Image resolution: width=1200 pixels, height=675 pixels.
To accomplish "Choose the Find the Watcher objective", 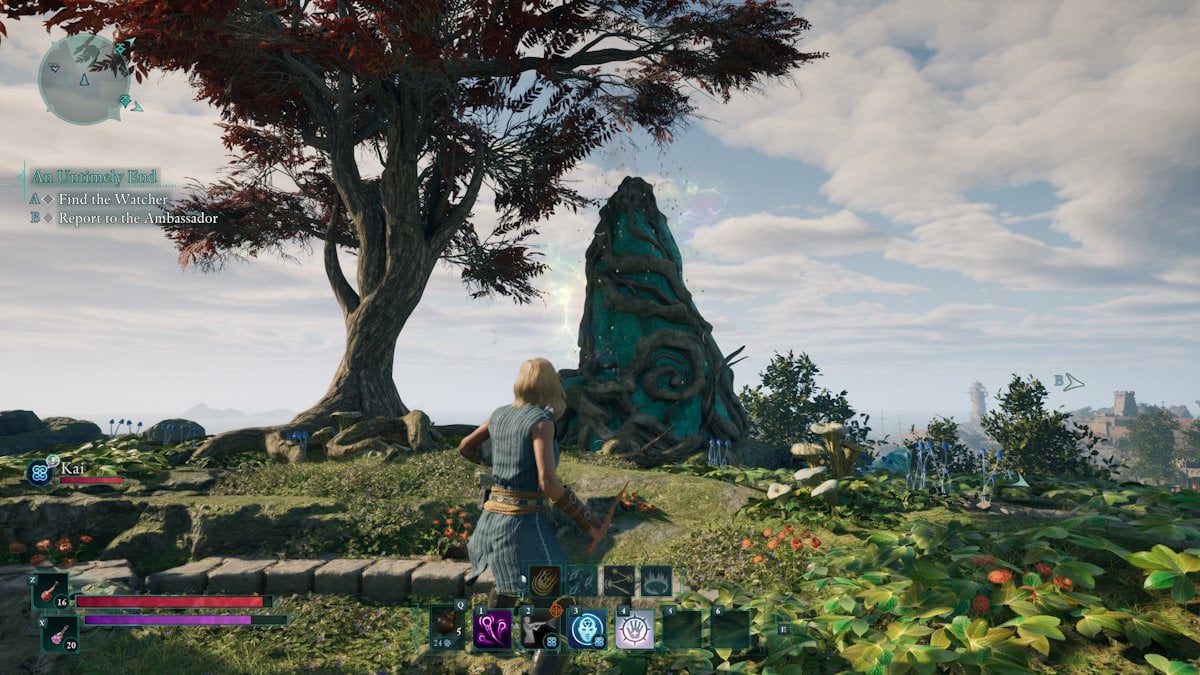I will click(113, 199).
